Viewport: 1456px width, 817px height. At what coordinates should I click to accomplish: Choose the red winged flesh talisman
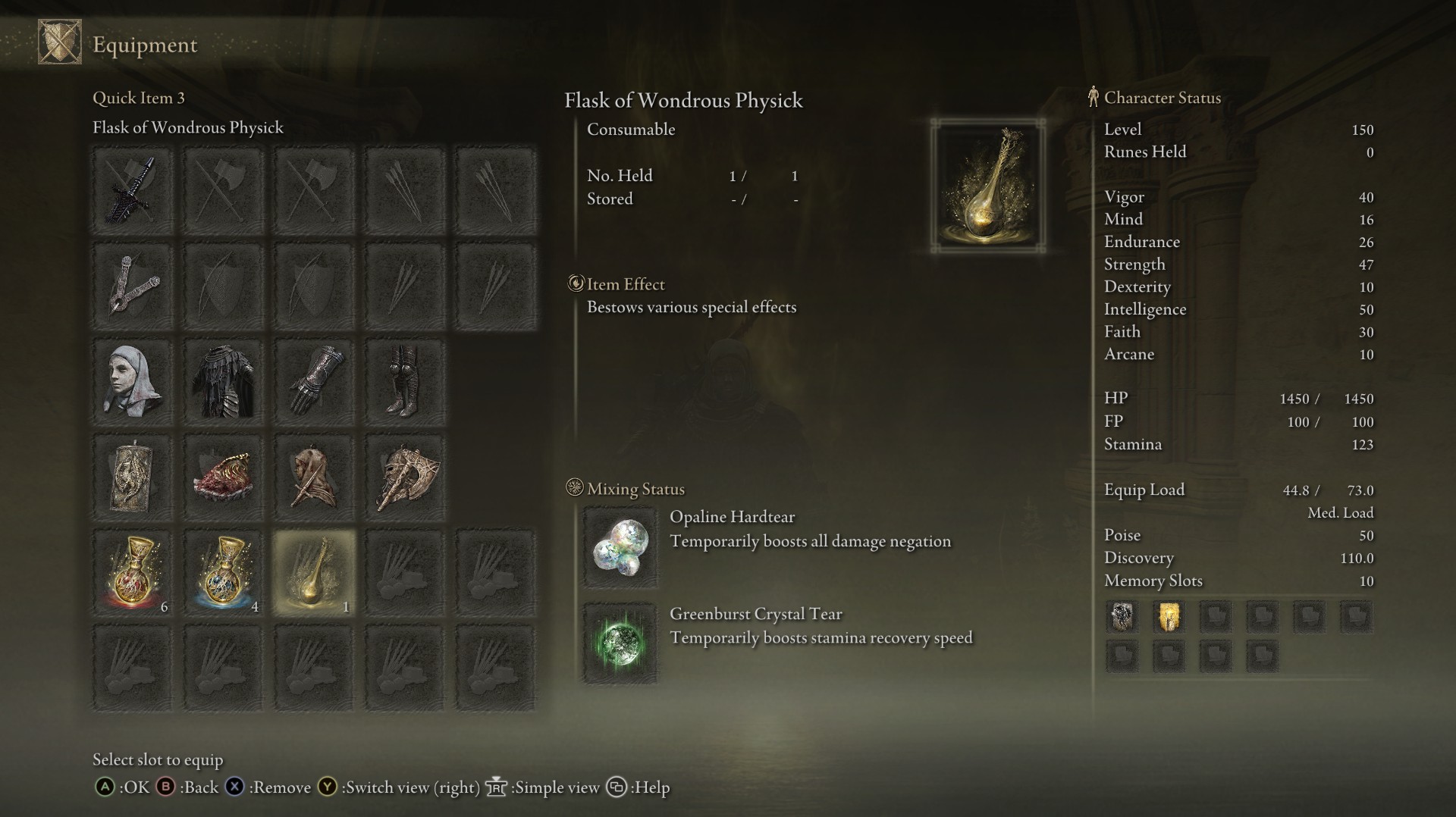(224, 477)
